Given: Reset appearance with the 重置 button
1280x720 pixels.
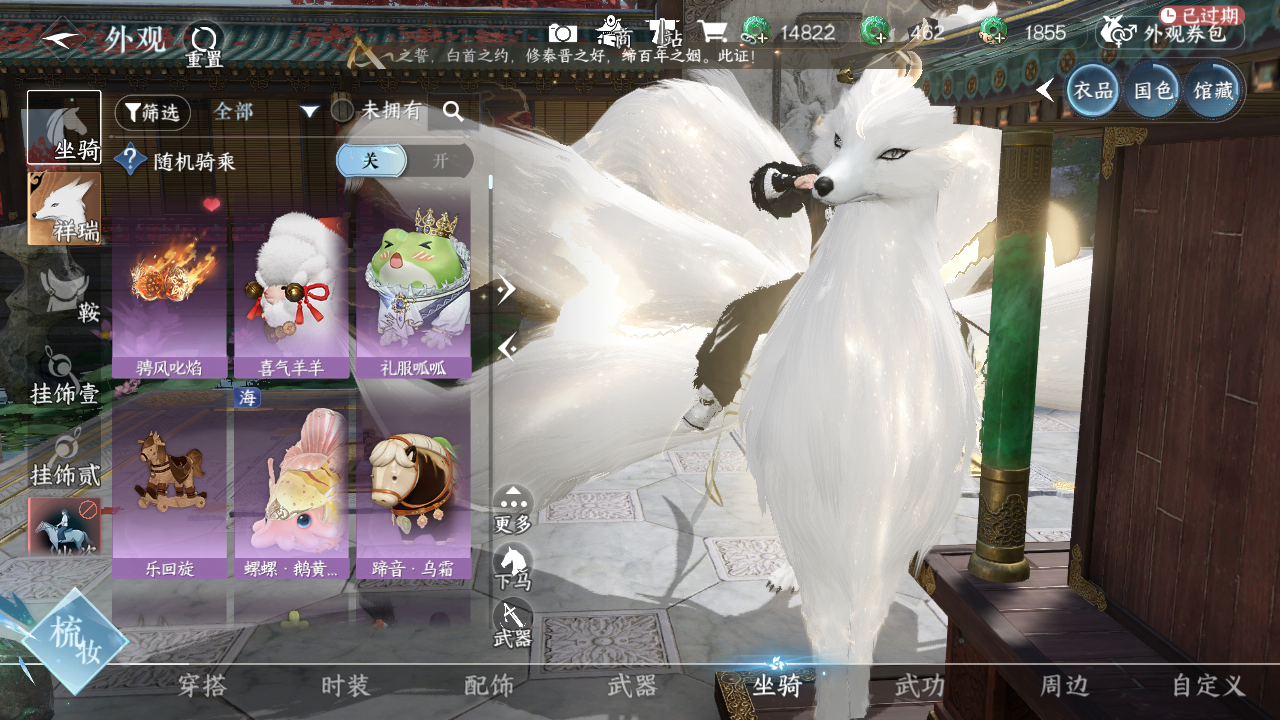Looking at the screenshot, I should [x=204, y=45].
